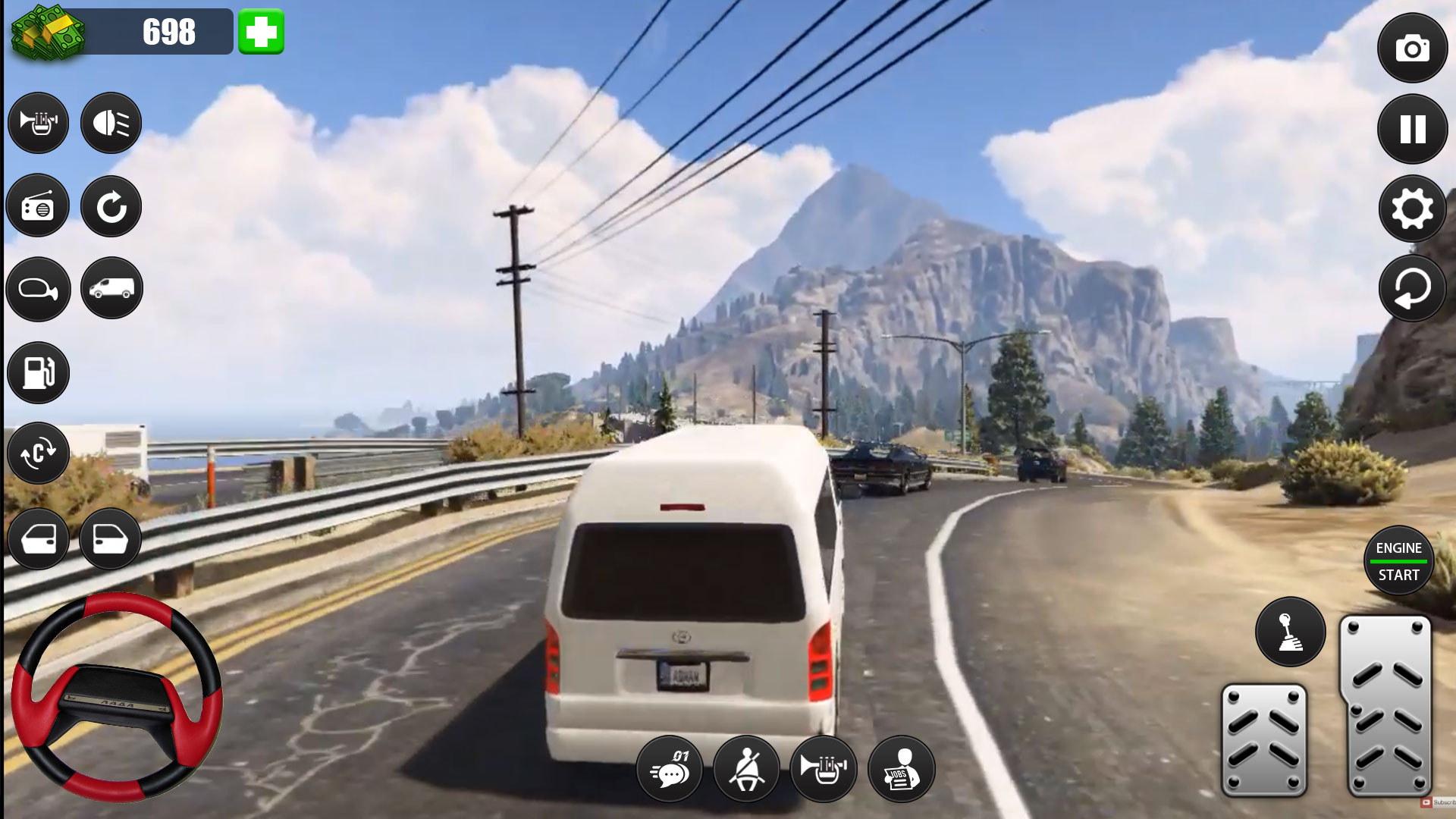Pause the game
The width and height of the screenshot is (1456, 819).
(1411, 129)
